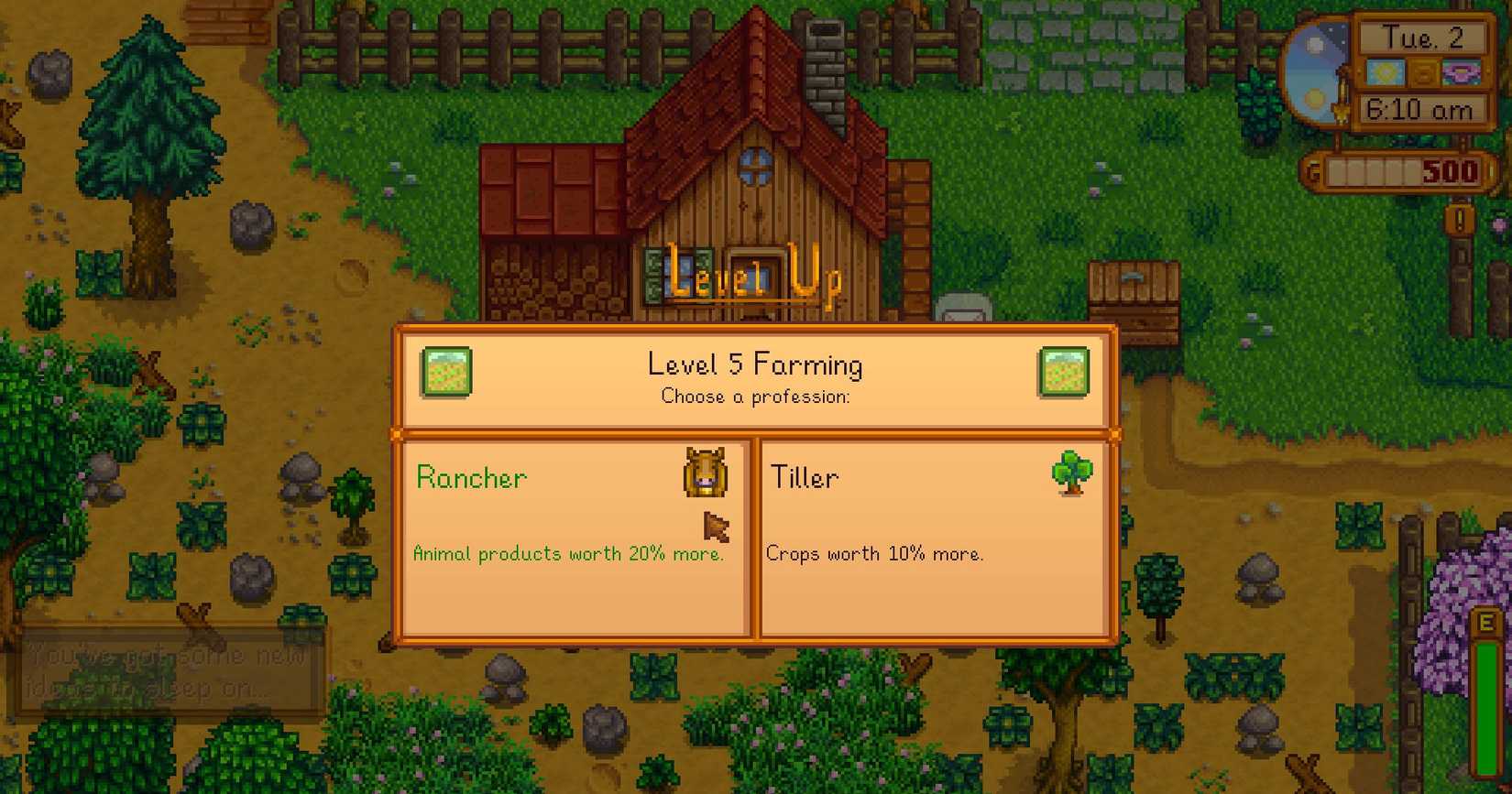The height and width of the screenshot is (794, 1512).
Task: Open the quest journal exclamation mark icon
Action: 1462,220
